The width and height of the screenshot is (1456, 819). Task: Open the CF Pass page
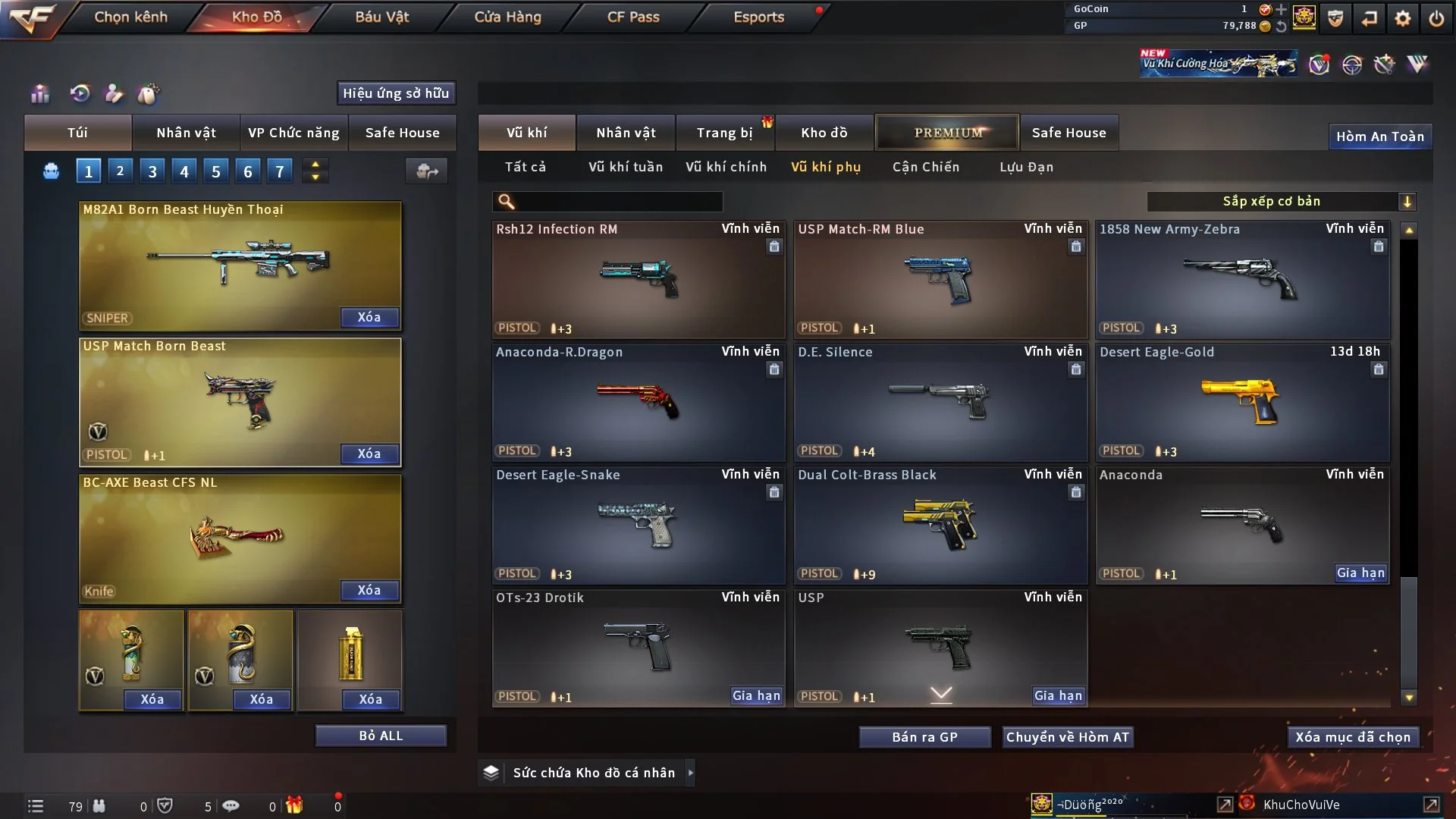tap(633, 17)
